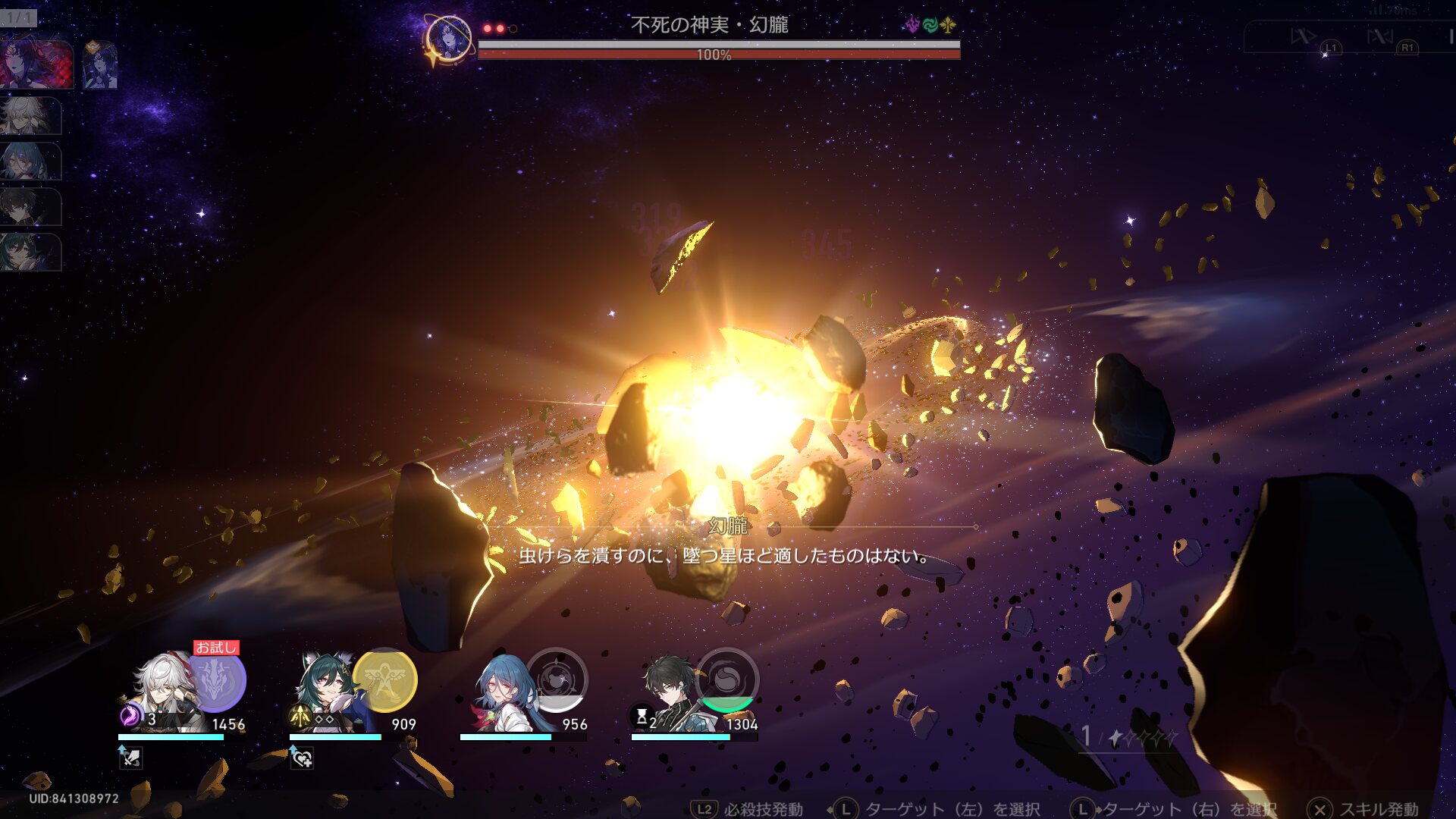
Task: Select the dark-haired portrait in turn order
Action: (29, 206)
